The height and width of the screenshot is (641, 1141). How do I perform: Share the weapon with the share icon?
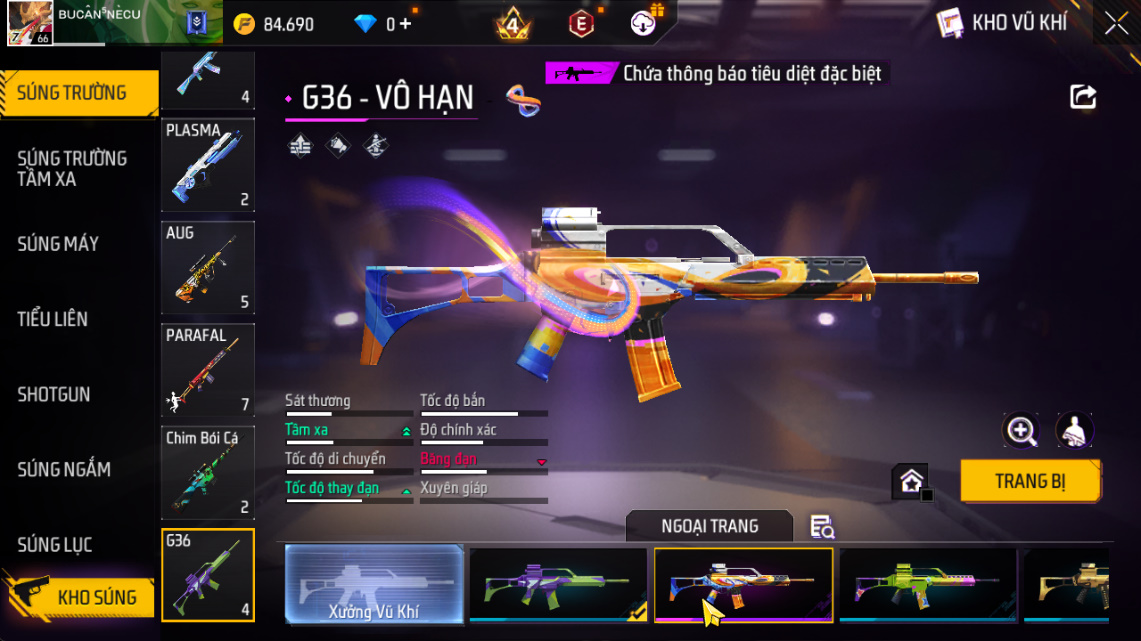point(1083,97)
